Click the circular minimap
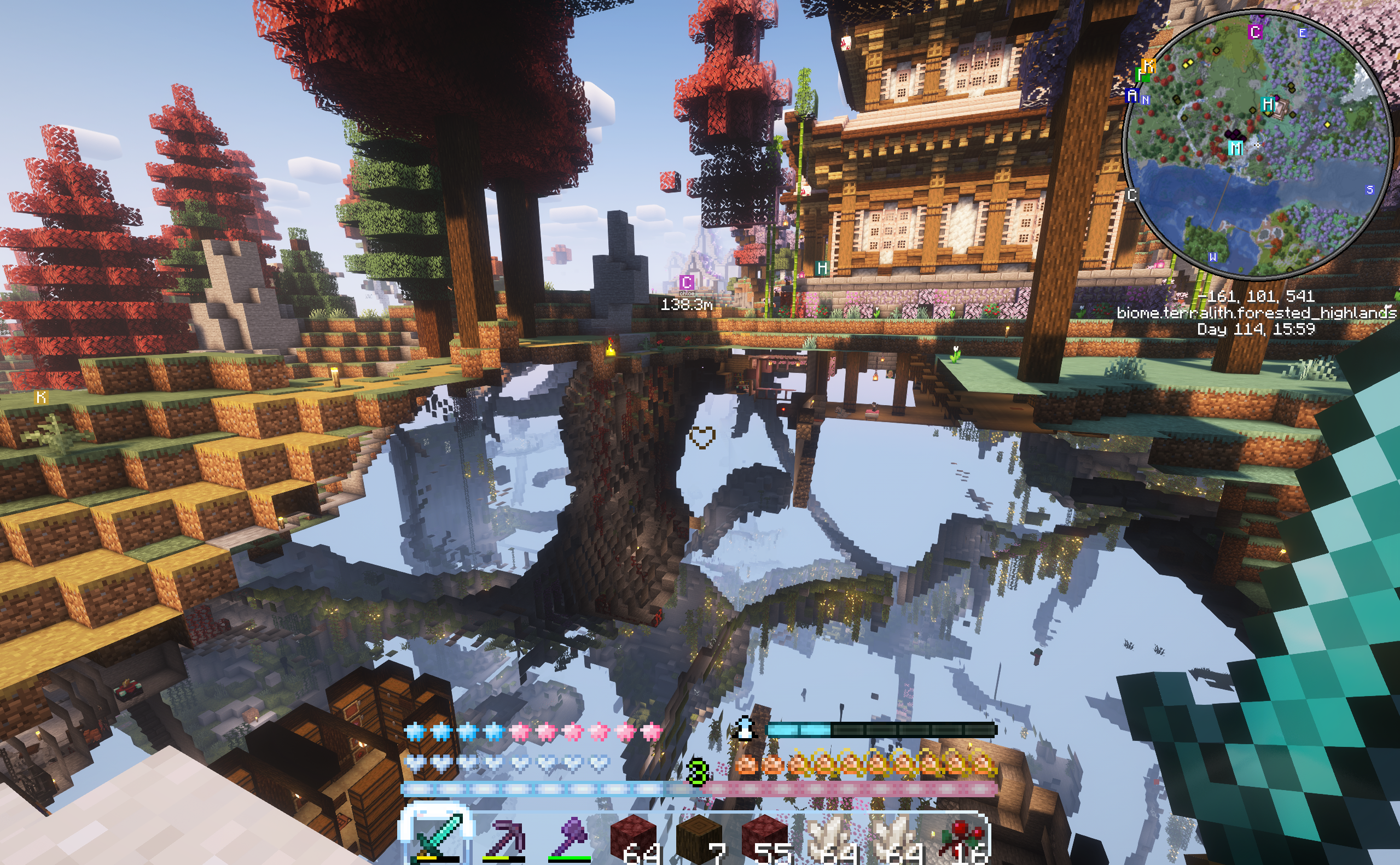 coord(1257,144)
